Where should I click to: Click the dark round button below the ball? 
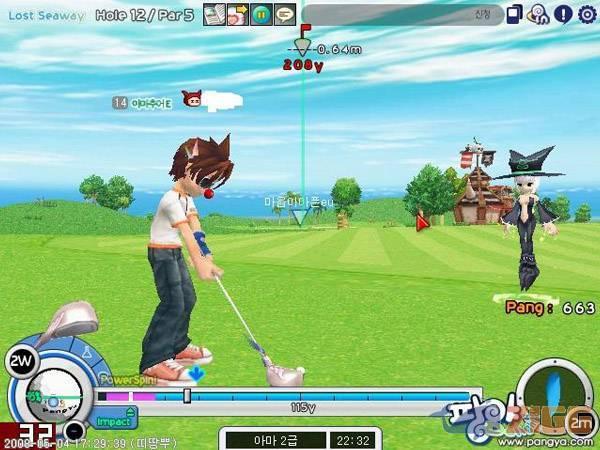[x=73, y=432]
